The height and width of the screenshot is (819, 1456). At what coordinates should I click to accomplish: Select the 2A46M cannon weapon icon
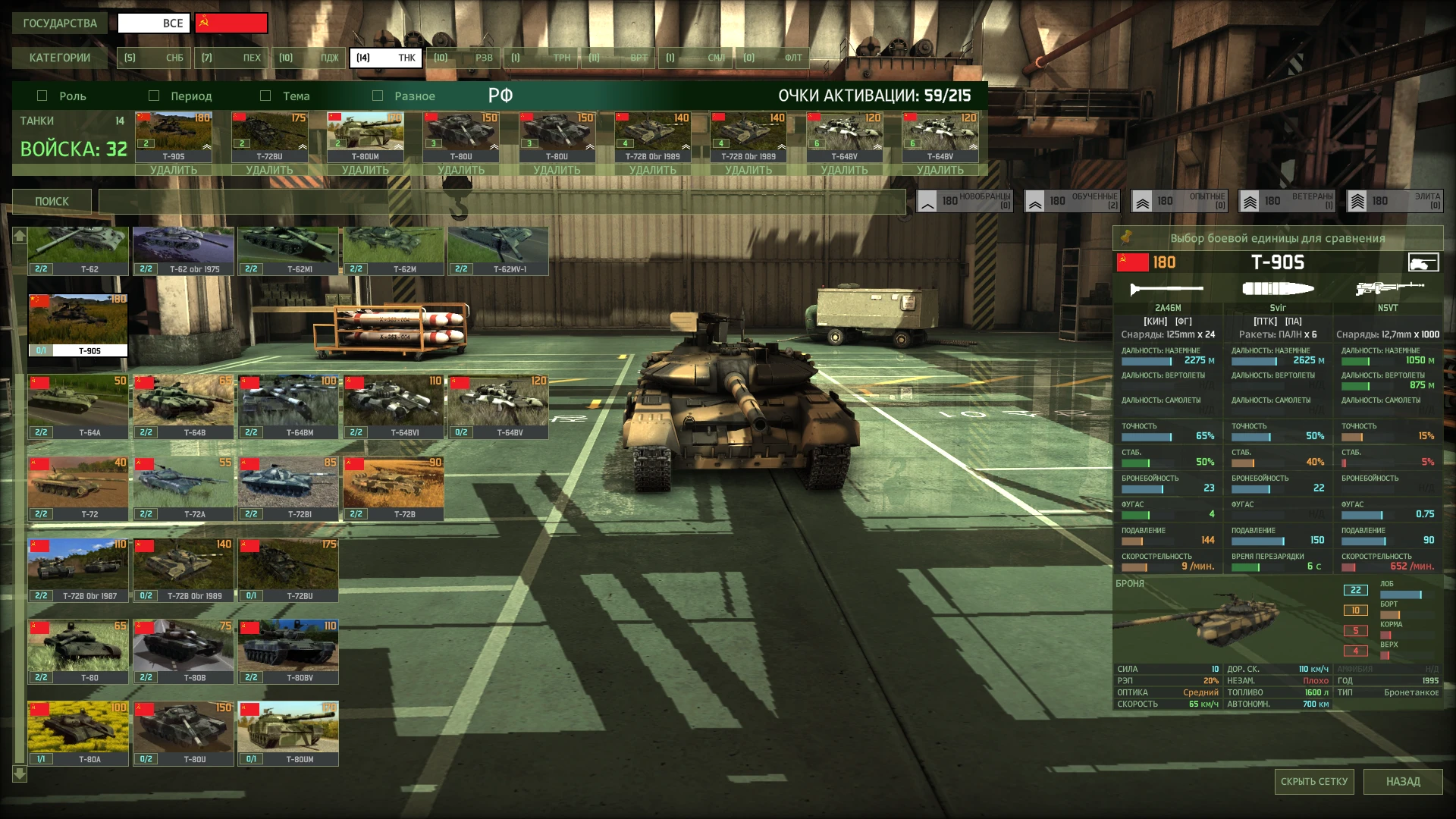1168,289
